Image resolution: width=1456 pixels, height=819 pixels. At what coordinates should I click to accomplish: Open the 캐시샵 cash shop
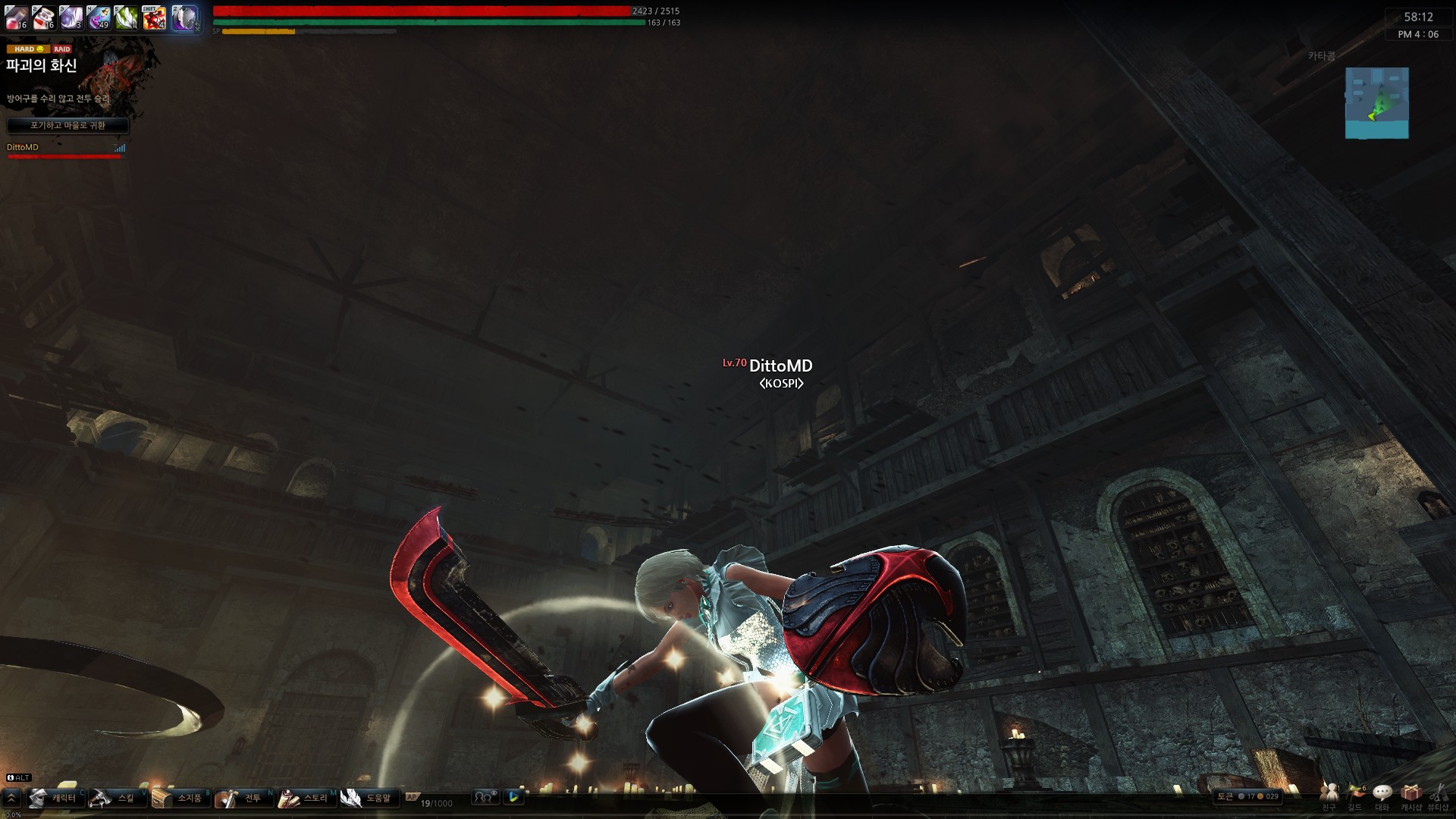pyautogui.click(x=1410, y=795)
